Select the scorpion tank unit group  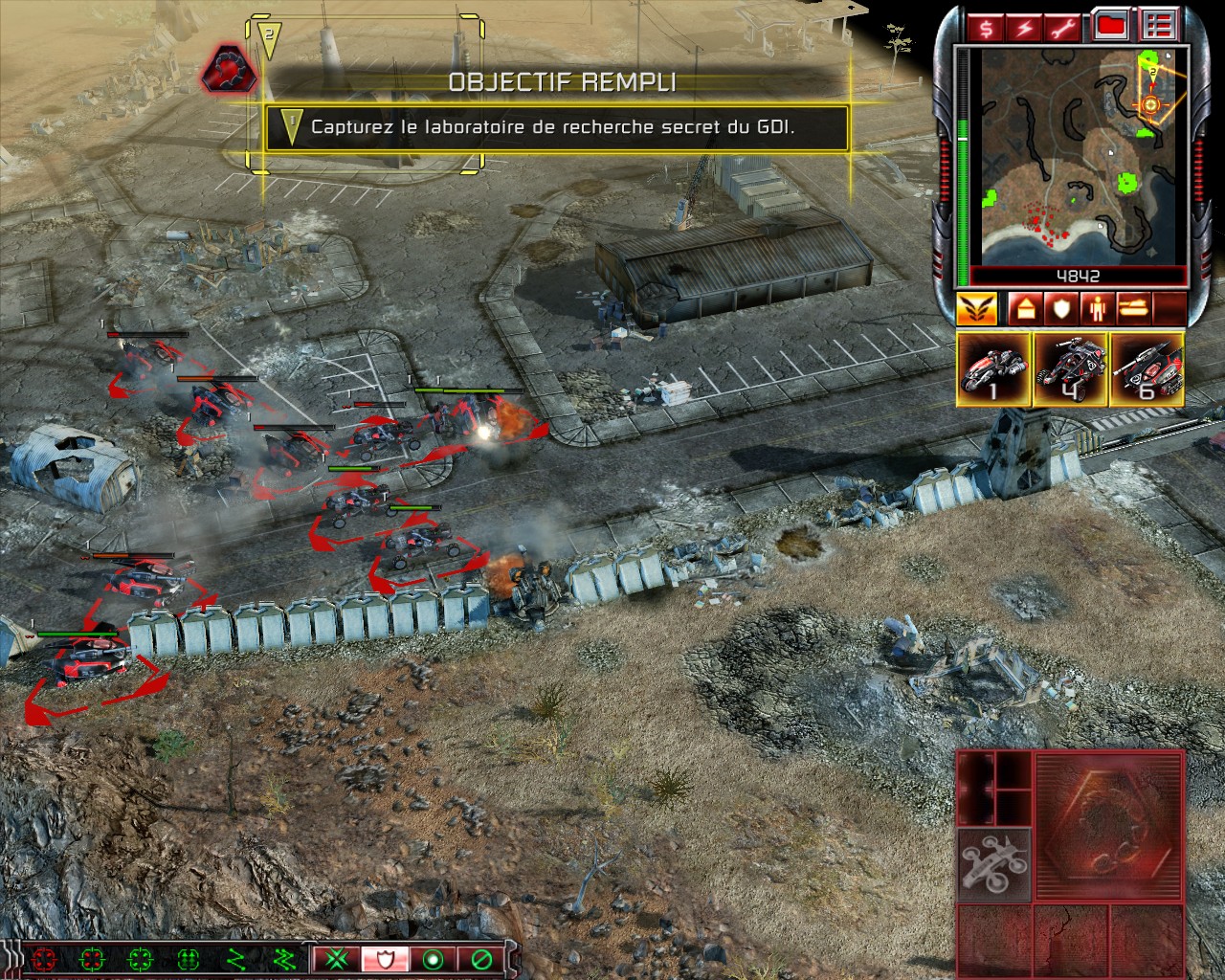1147,369
